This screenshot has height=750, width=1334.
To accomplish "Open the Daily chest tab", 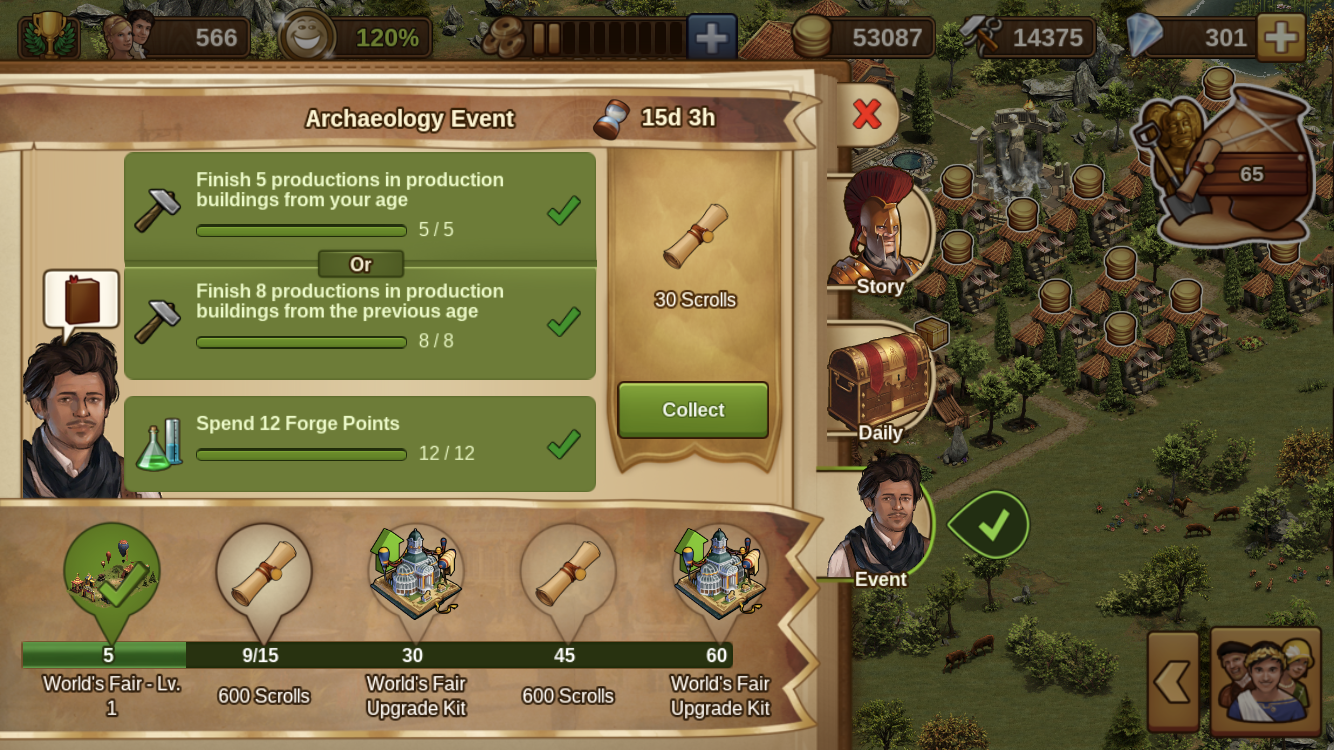I will 880,385.
